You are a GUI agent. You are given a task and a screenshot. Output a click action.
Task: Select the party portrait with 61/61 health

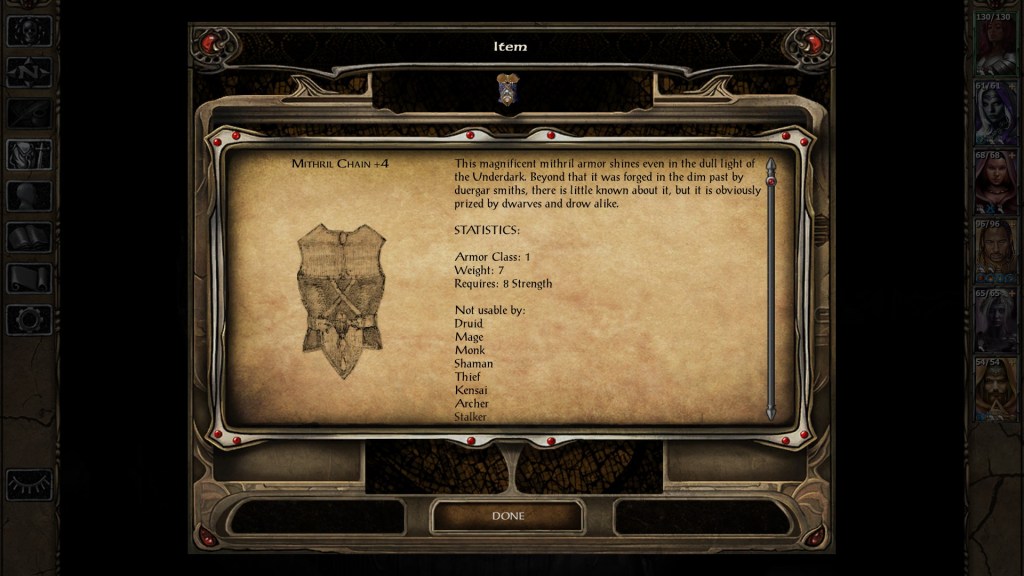pos(995,114)
